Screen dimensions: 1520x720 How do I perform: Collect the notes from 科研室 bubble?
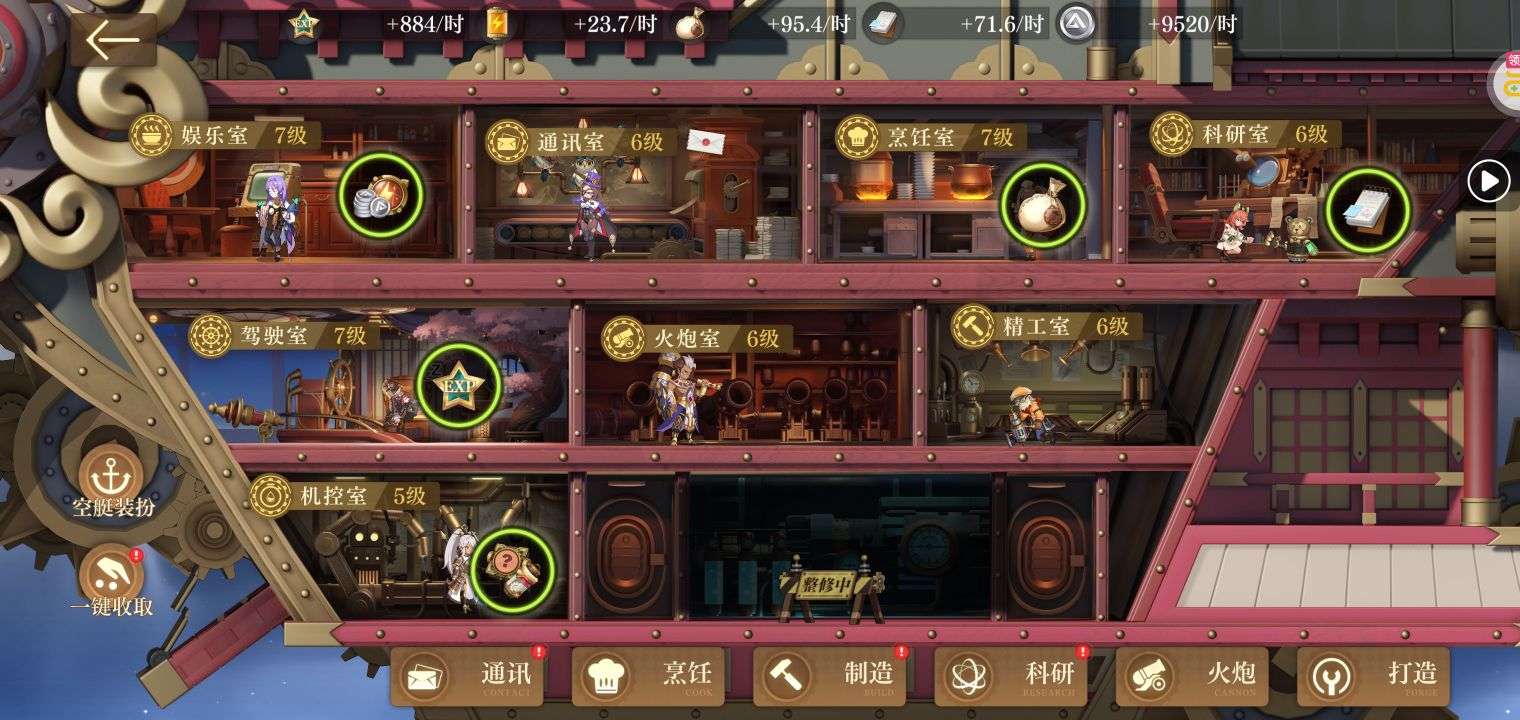(1367, 210)
